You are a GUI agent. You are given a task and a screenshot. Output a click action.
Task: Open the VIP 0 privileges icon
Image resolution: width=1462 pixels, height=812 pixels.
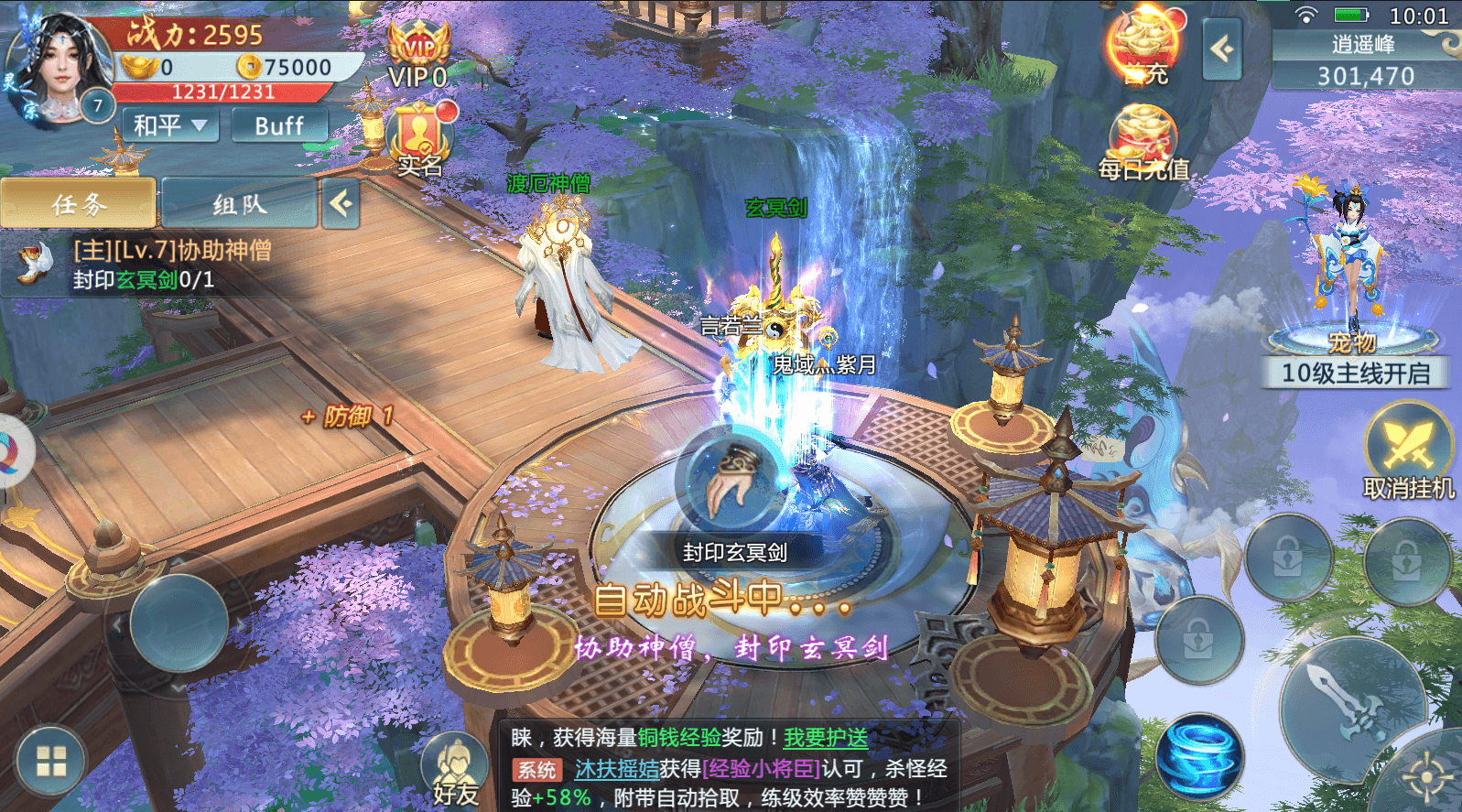[x=418, y=57]
